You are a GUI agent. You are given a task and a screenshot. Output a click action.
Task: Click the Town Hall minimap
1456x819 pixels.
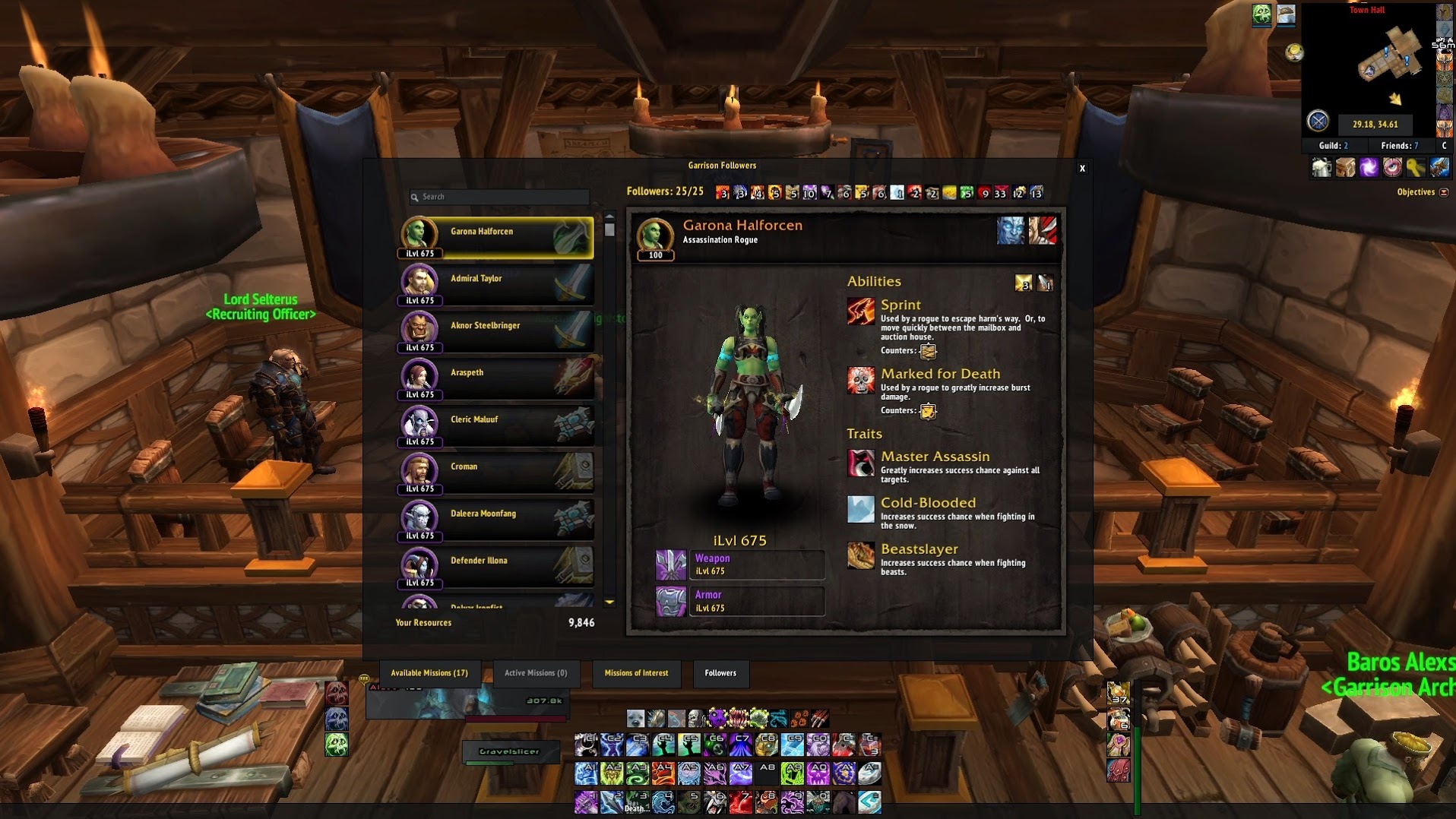[1375, 65]
